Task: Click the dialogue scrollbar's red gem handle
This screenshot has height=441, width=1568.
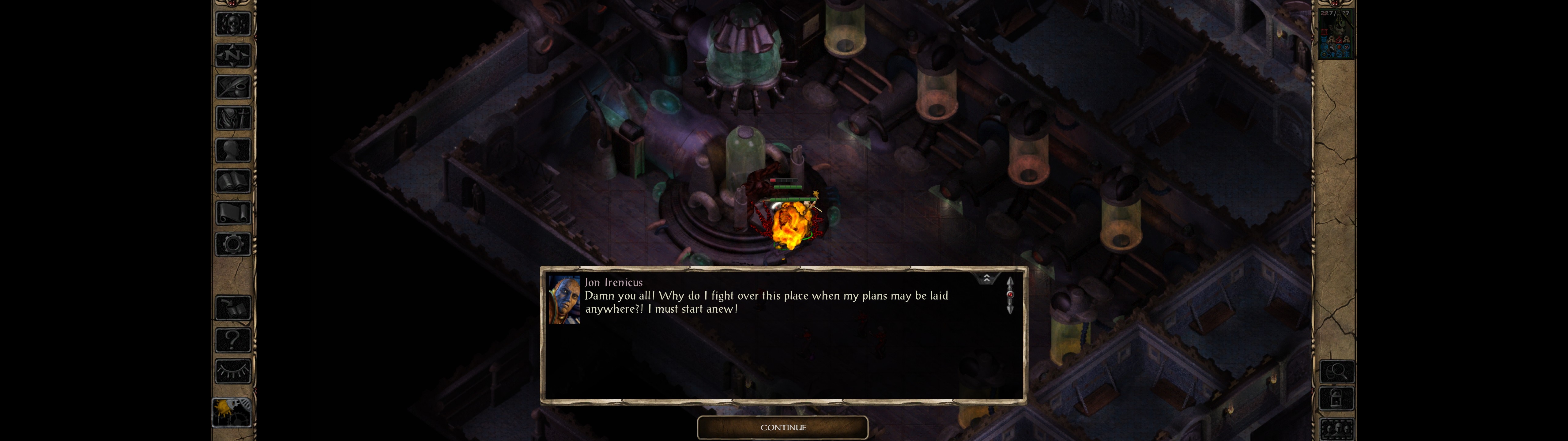Action: [1010, 295]
